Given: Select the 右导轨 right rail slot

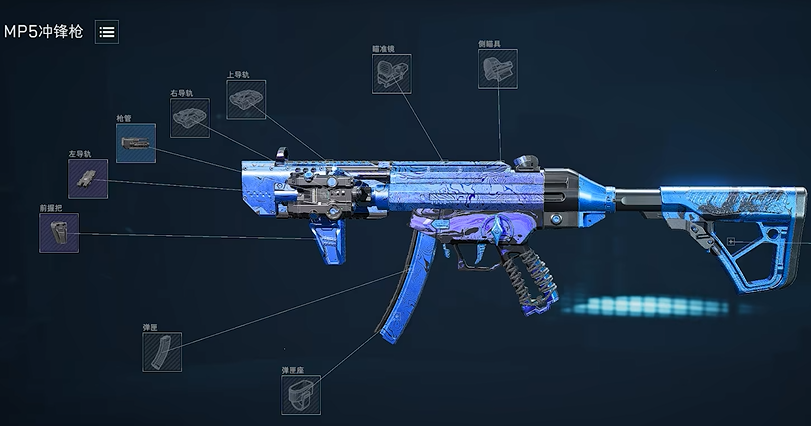Looking at the screenshot, I should pos(190,118).
